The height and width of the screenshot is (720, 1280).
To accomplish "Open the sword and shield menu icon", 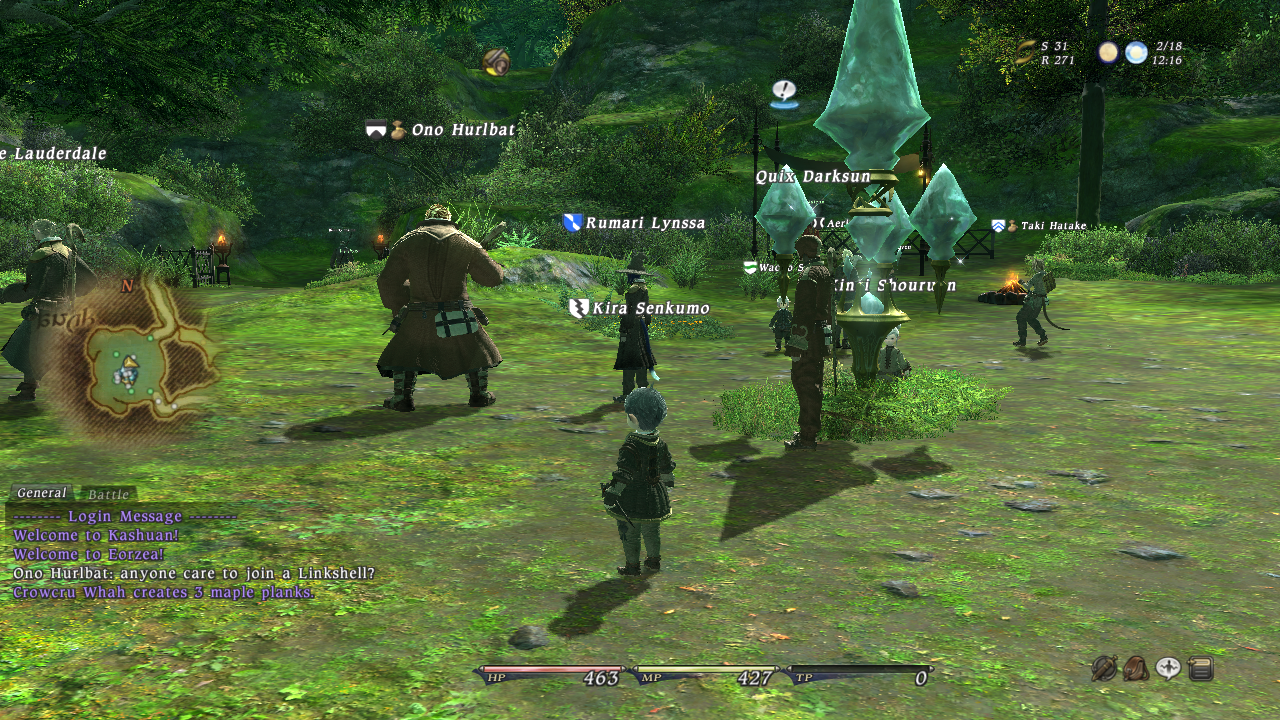I will 1104,668.
